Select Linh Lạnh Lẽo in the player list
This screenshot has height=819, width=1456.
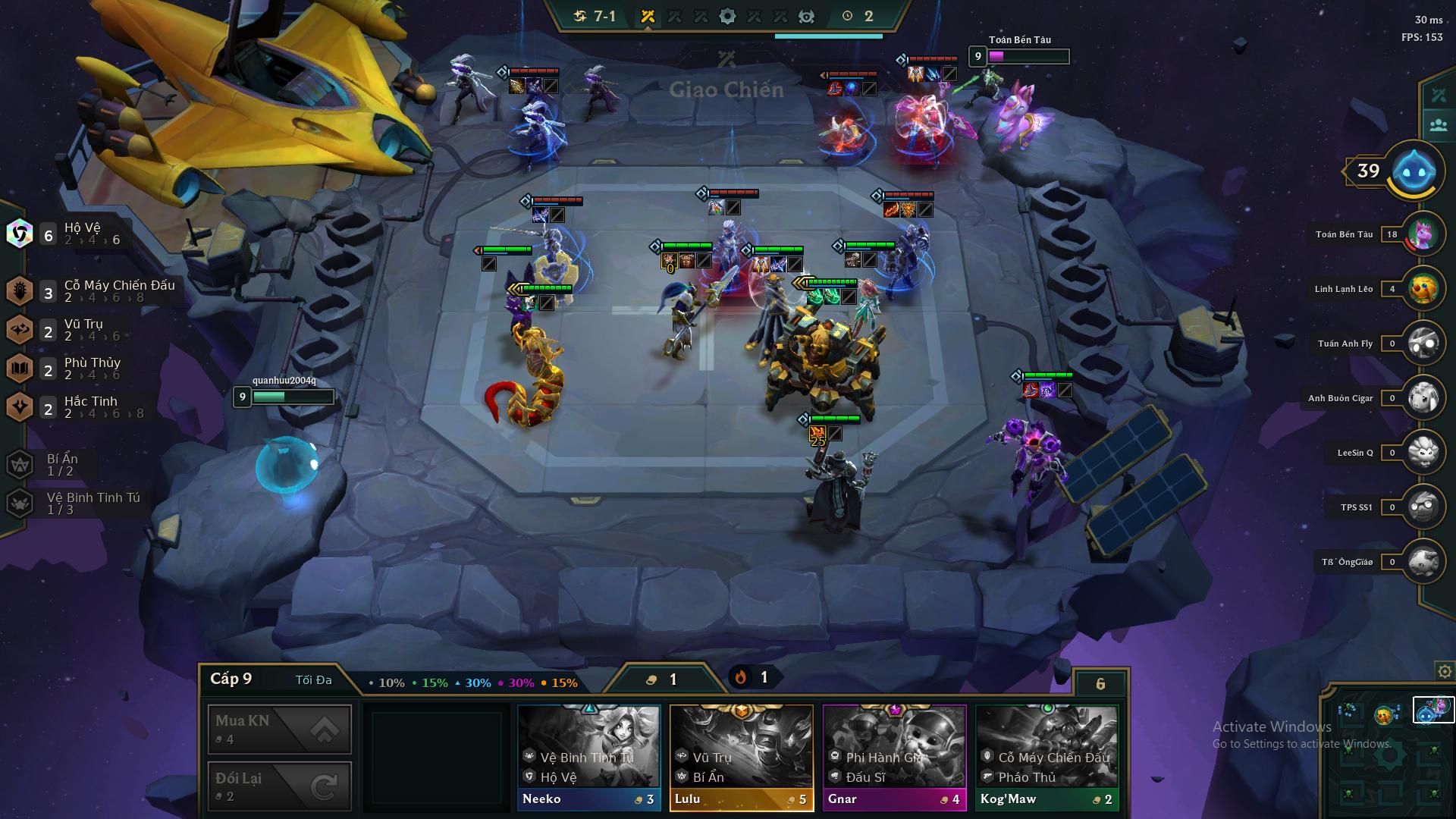click(x=1423, y=289)
